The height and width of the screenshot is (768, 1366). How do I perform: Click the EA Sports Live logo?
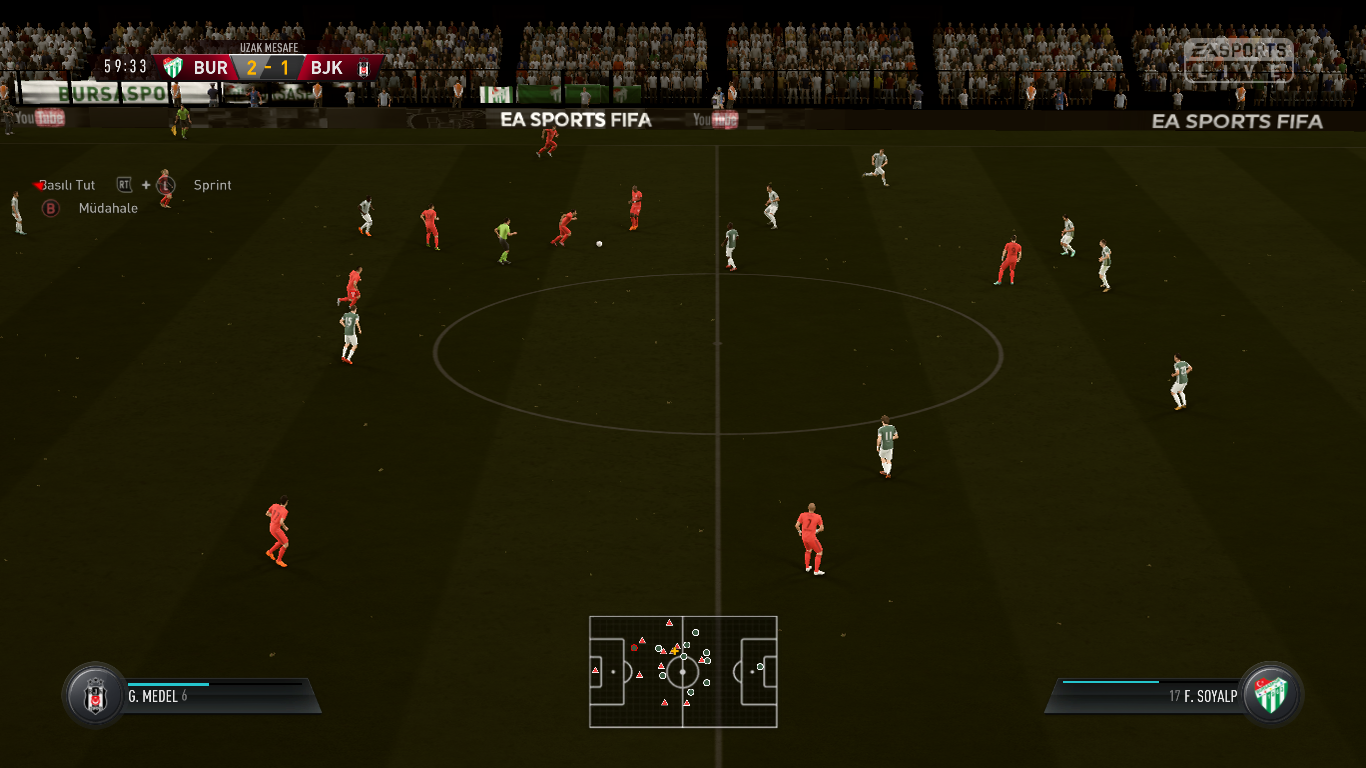pyautogui.click(x=1238, y=60)
